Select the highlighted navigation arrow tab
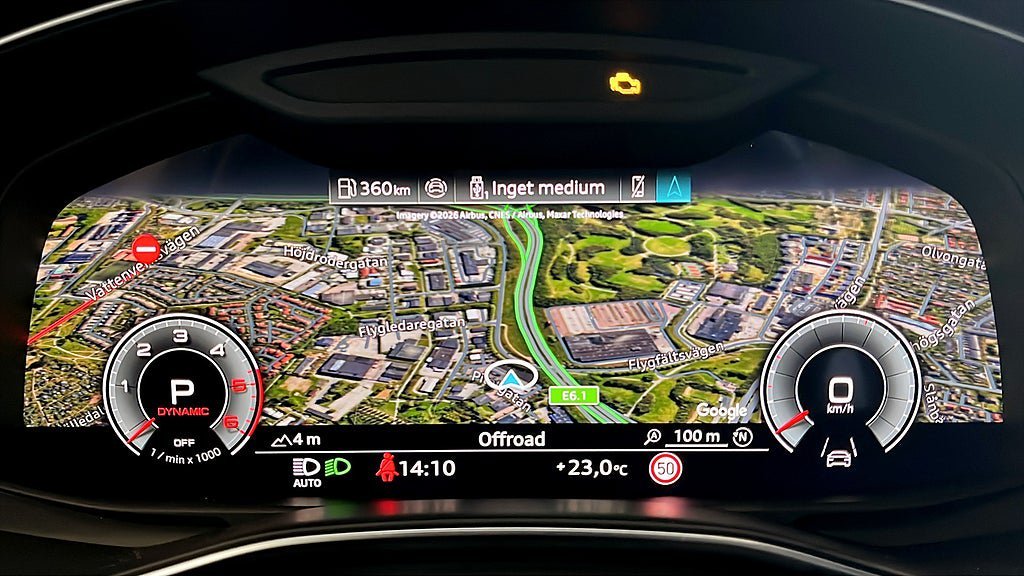This screenshot has width=1024, height=576. [673, 187]
